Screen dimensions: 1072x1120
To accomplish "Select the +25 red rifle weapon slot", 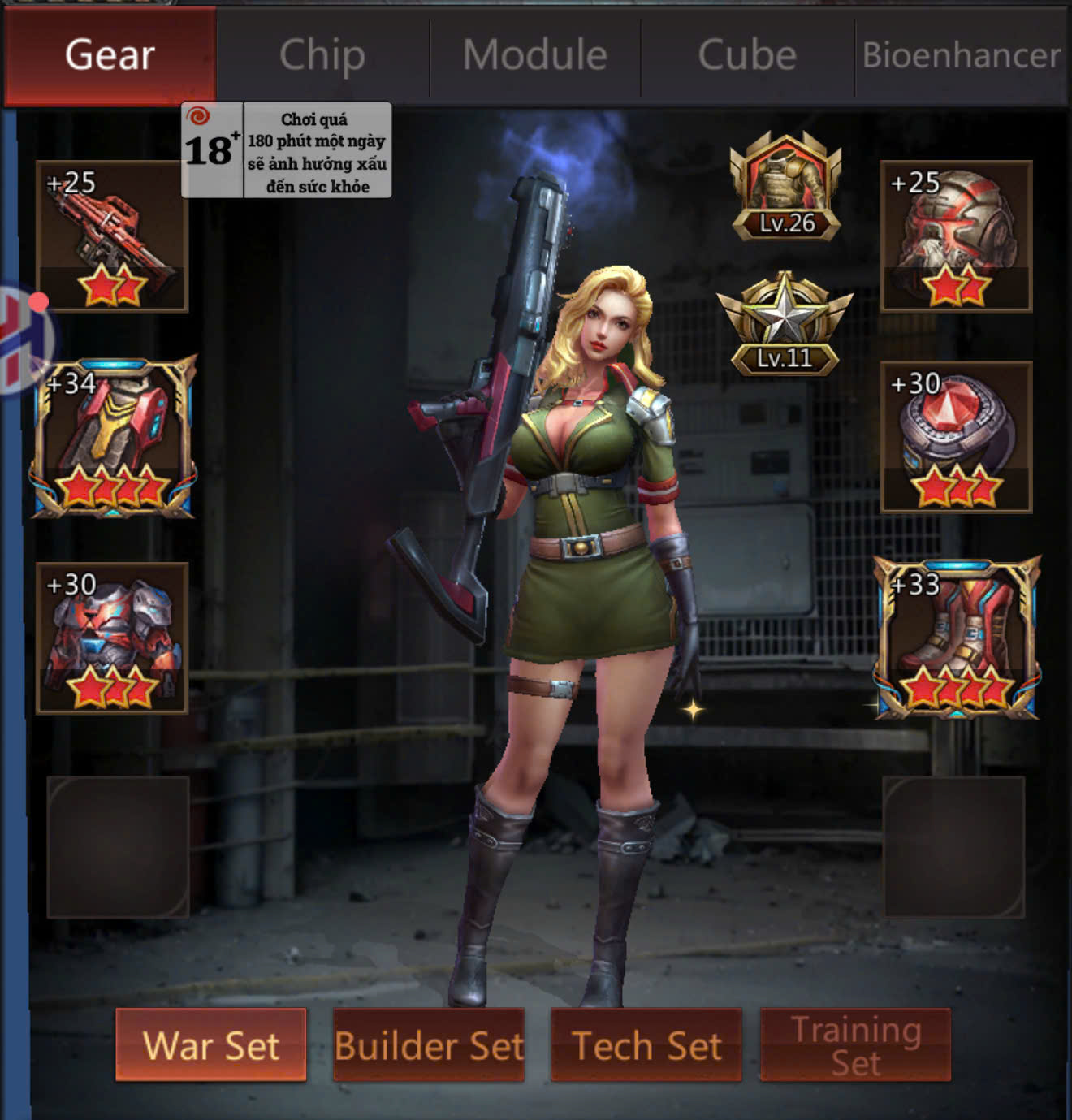I will pos(112,236).
